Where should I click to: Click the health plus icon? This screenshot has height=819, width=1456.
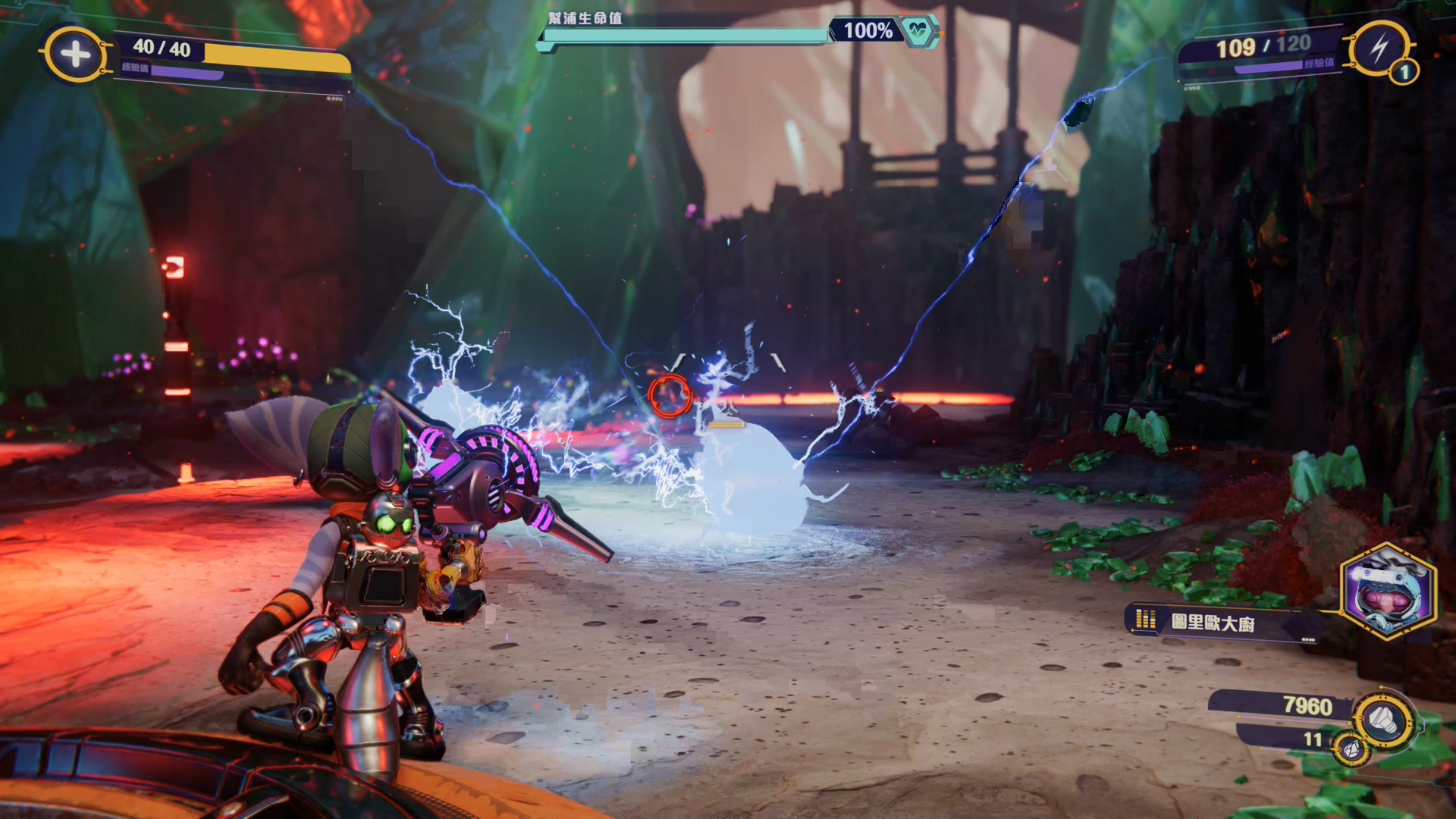click(74, 54)
